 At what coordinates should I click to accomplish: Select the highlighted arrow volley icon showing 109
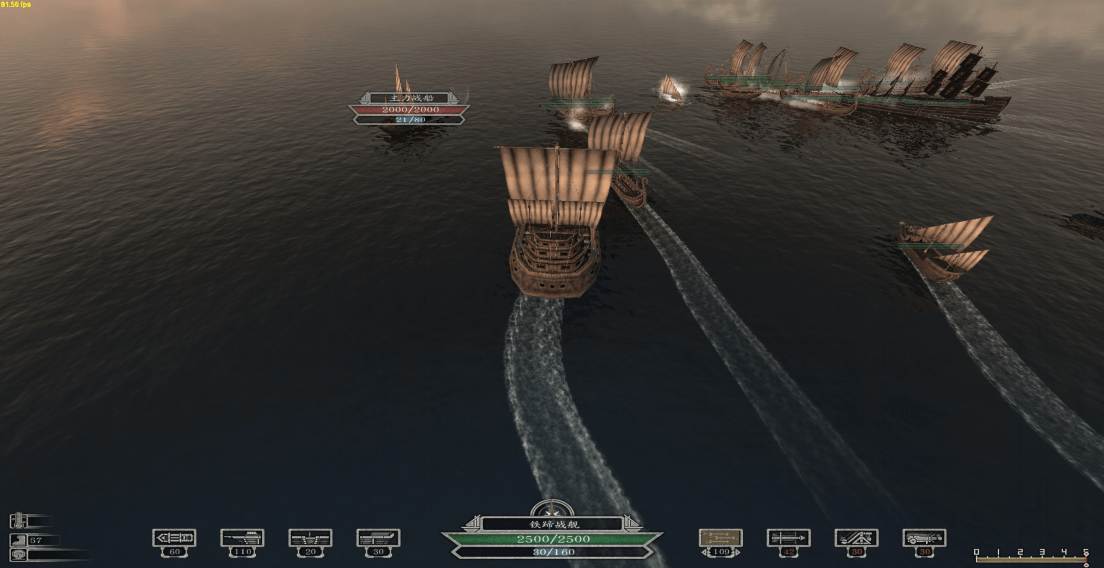pos(720,538)
